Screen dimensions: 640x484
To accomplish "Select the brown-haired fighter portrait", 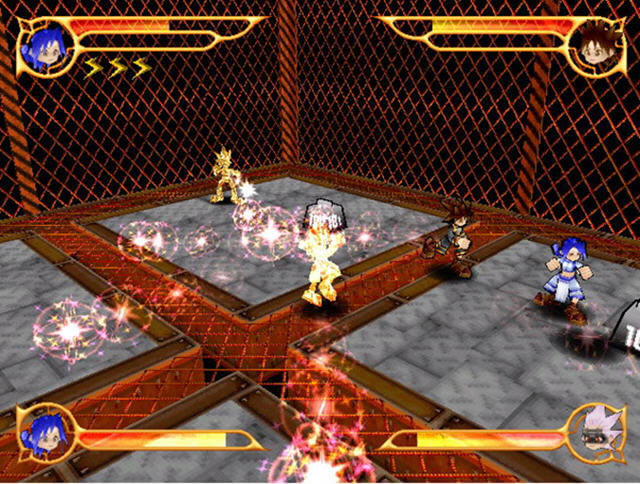I will 593,46.
